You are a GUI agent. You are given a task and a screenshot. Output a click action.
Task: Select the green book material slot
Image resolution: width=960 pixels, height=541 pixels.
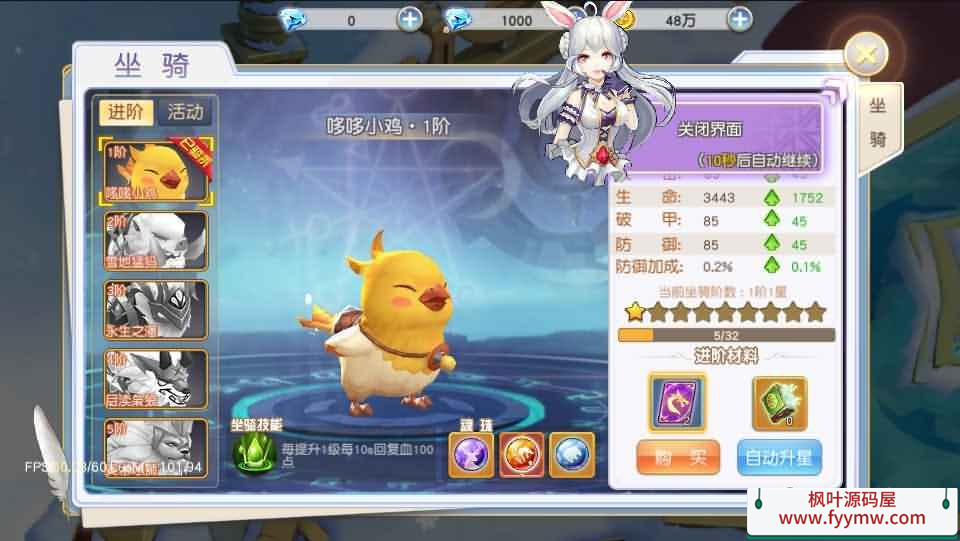[x=779, y=403]
